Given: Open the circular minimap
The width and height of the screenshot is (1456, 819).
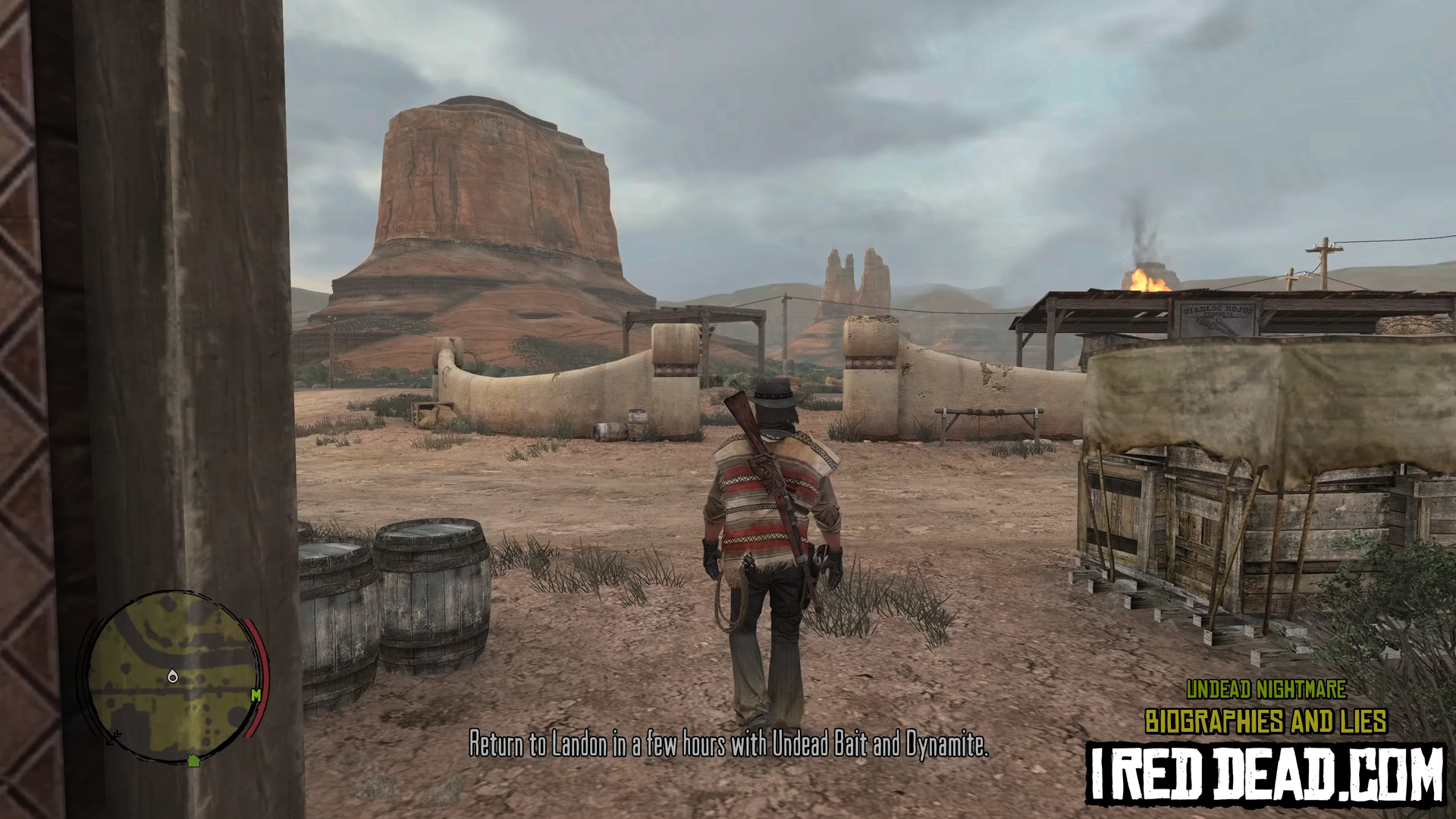Looking at the screenshot, I should (171, 677).
